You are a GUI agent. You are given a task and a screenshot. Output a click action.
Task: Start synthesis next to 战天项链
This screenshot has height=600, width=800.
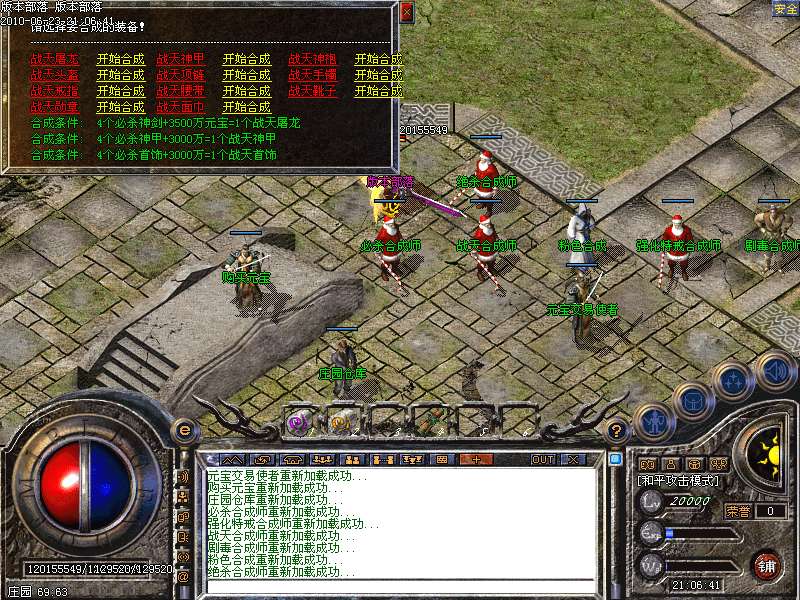coord(246,75)
